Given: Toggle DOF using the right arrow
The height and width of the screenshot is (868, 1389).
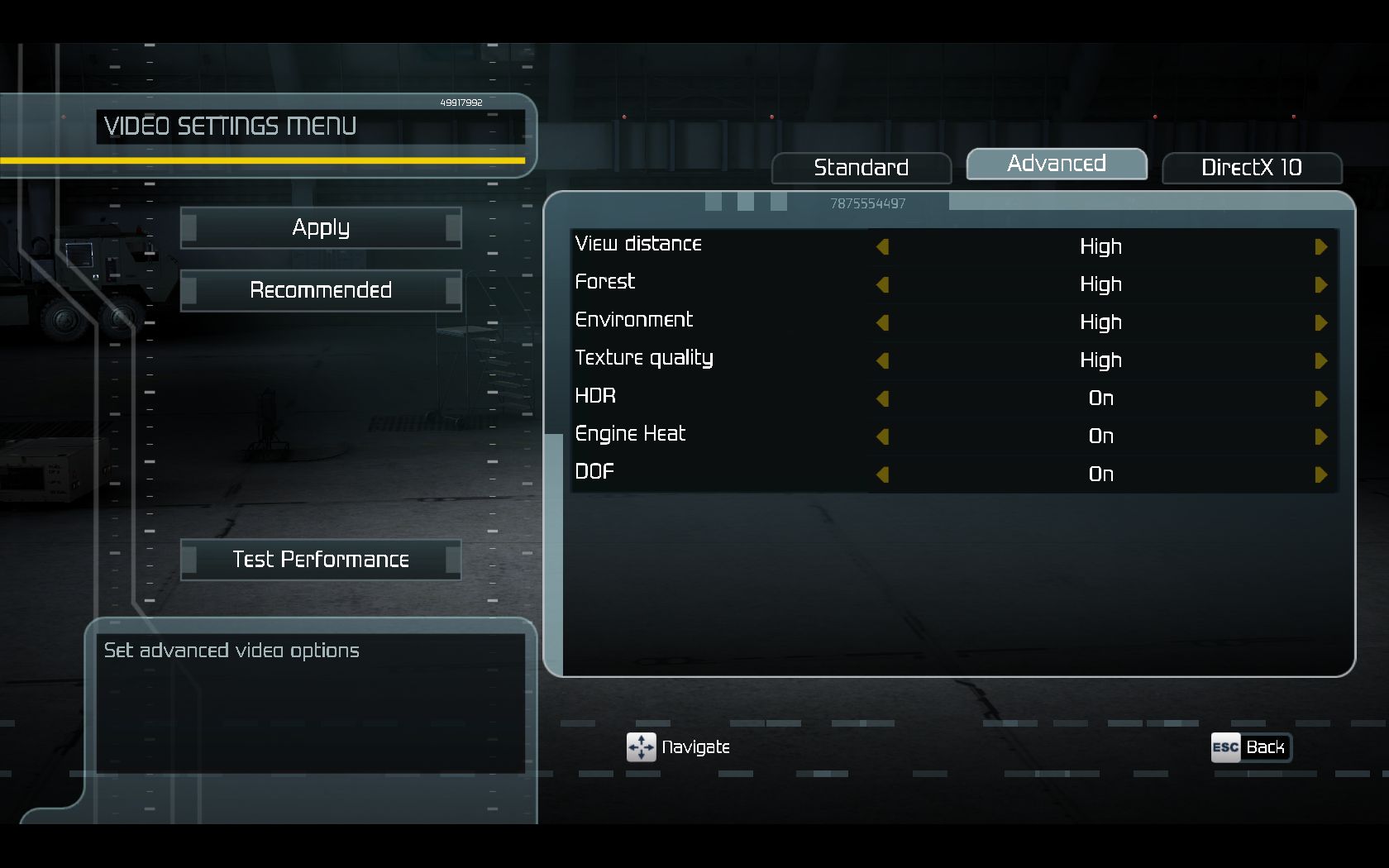Looking at the screenshot, I should click(x=1320, y=475).
